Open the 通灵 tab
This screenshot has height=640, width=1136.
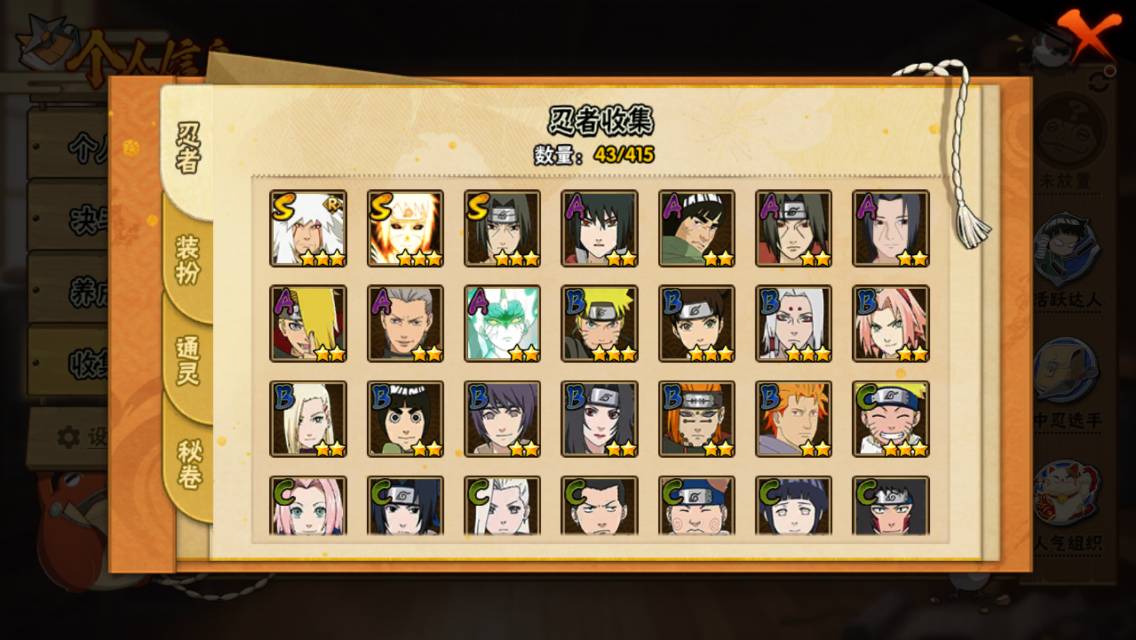(188, 360)
